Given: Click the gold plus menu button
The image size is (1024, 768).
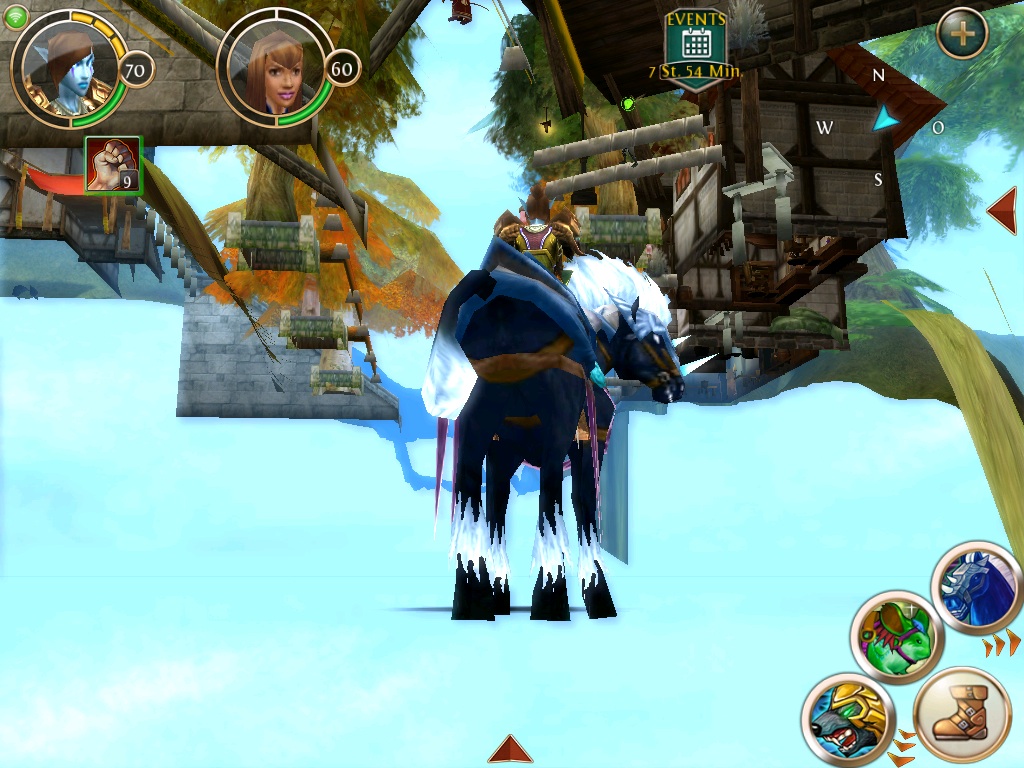Looking at the screenshot, I should [962, 33].
